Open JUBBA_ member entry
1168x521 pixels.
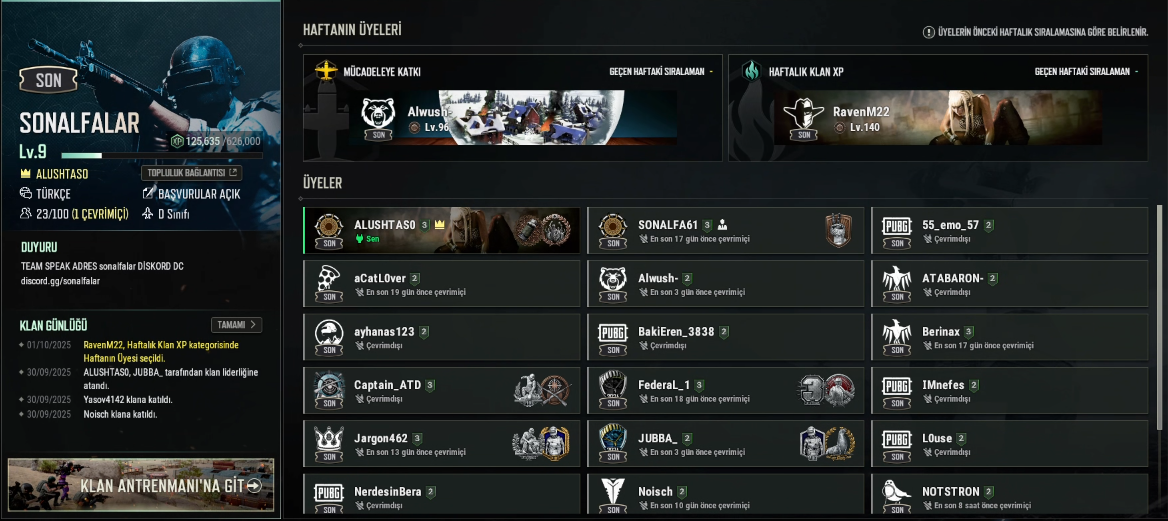pyautogui.click(x=725, y=443)
